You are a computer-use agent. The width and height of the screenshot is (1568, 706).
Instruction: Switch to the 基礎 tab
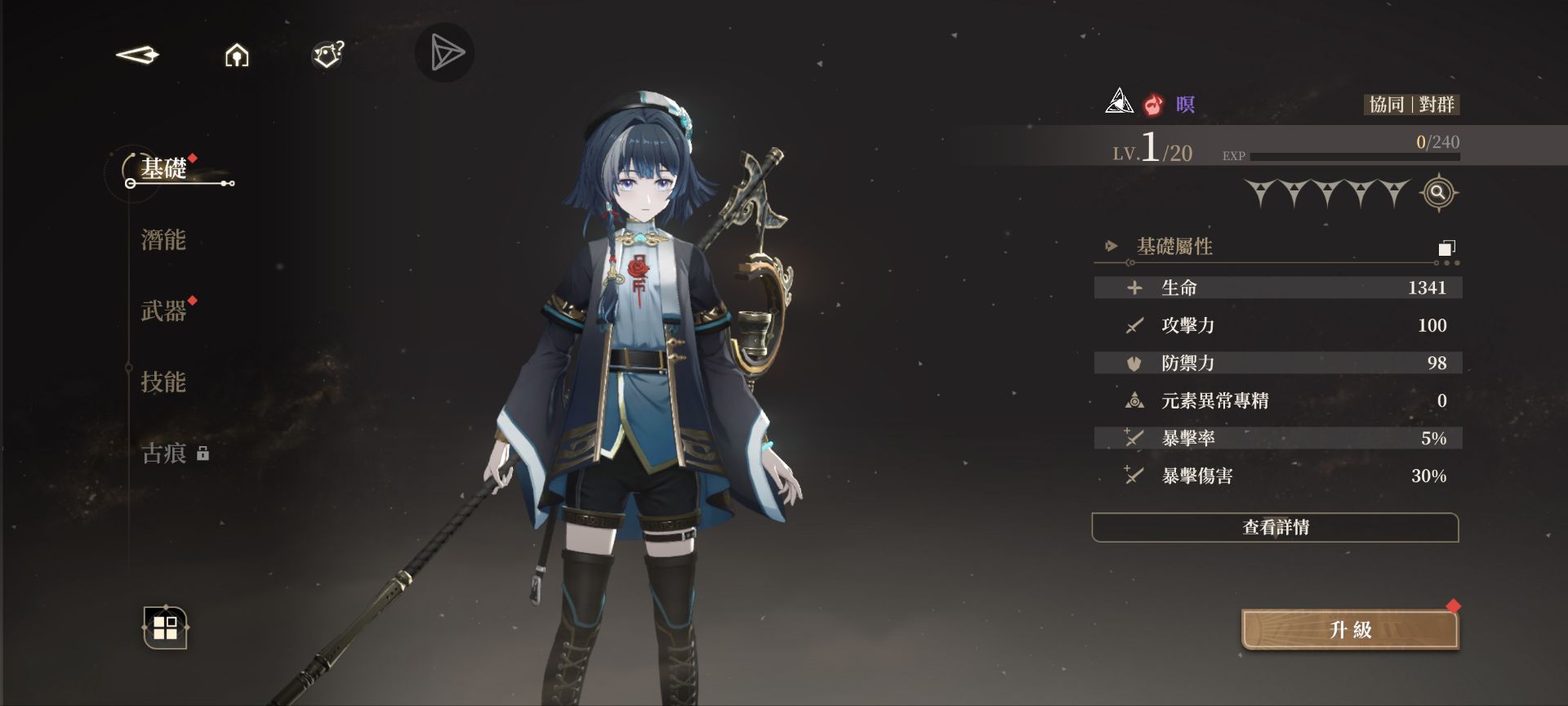coord(164,169)
